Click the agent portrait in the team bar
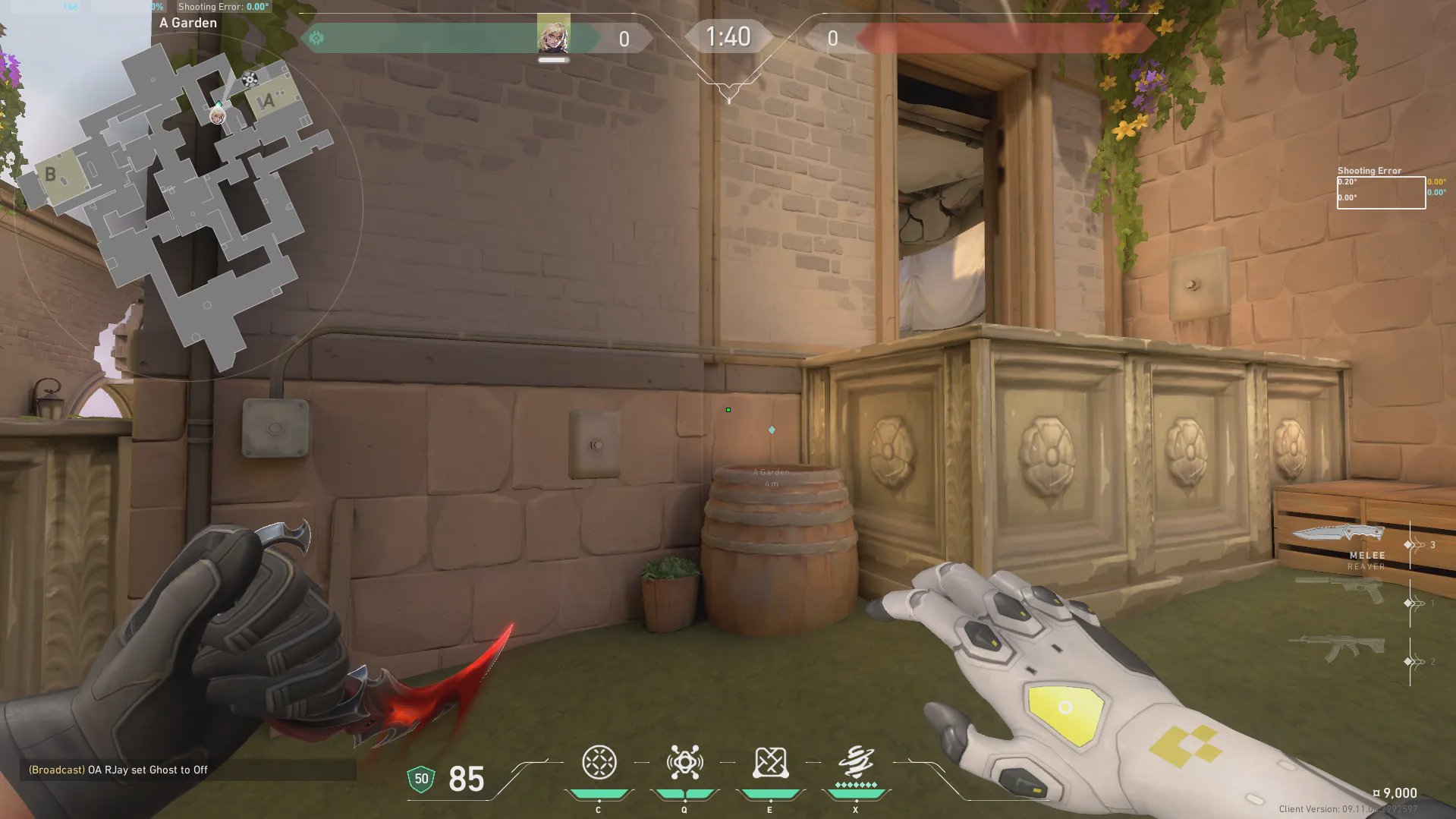 (553, 34)
